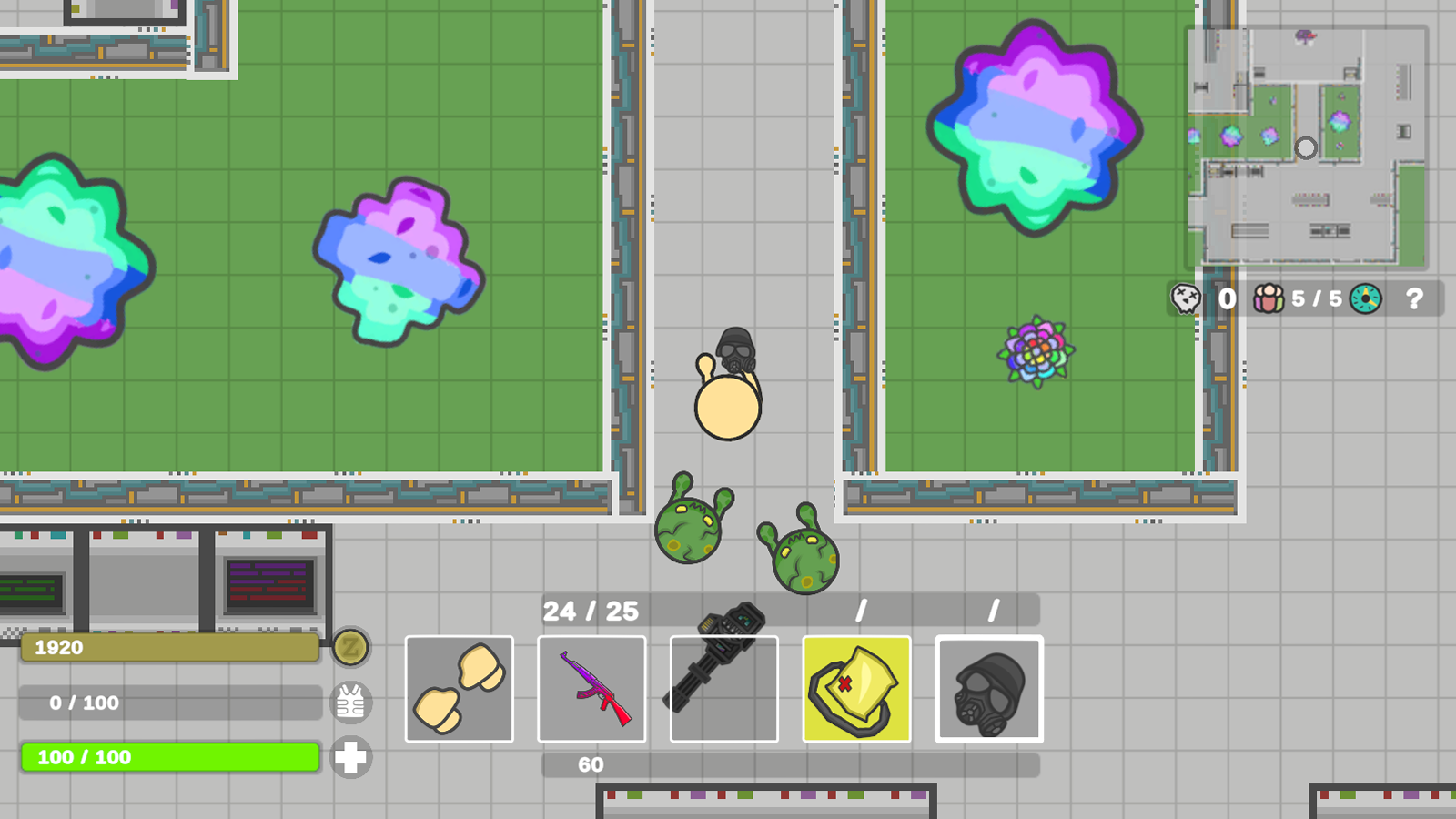
Task: Click the teal match timer clock icon
Action: 1363,299
